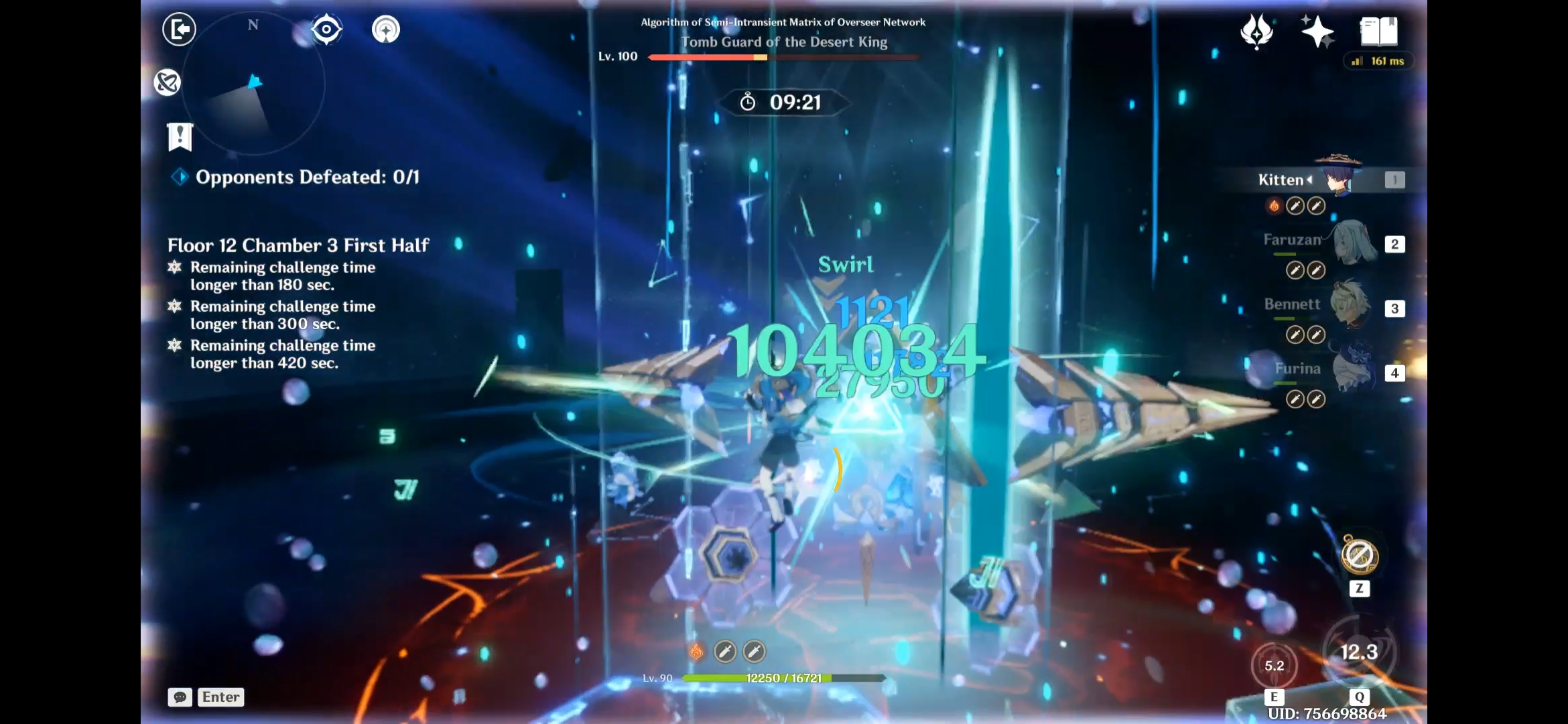Toggle the ring emblem icon beside the minimap
This screenshot has height=724, width=1568.
(x=168, y=82)
